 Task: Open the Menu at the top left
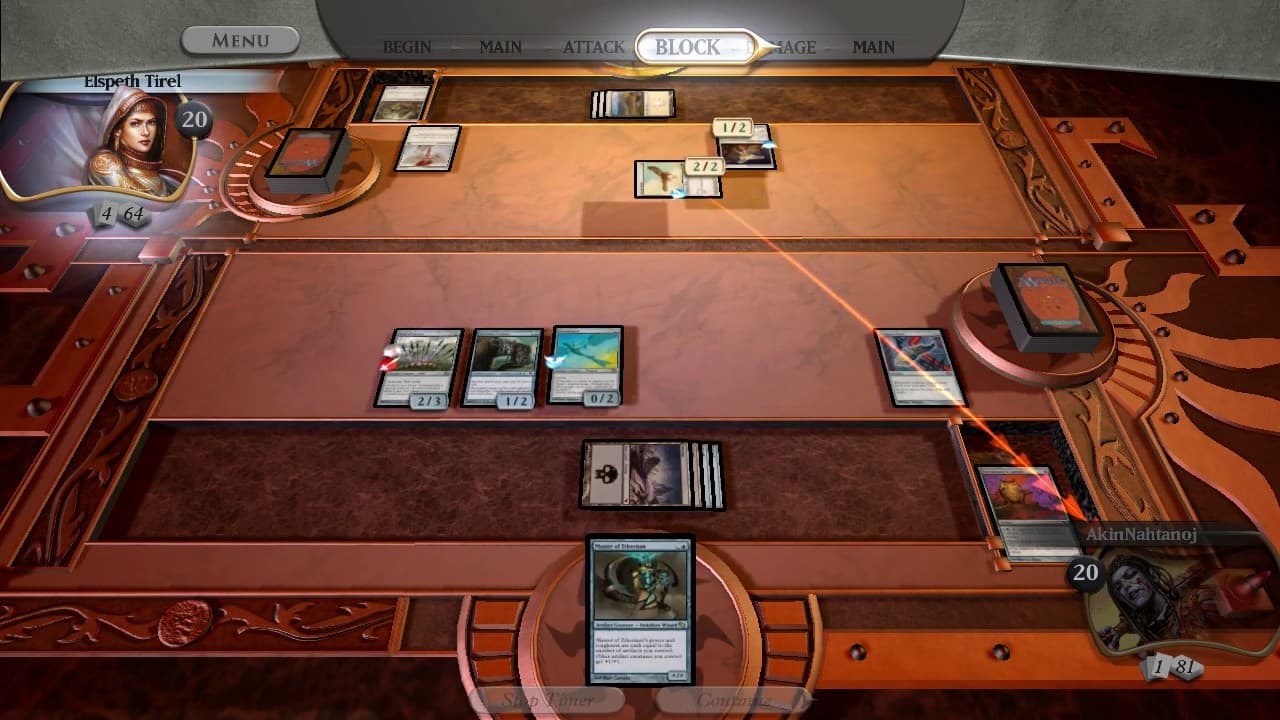(x=240, y=38)
